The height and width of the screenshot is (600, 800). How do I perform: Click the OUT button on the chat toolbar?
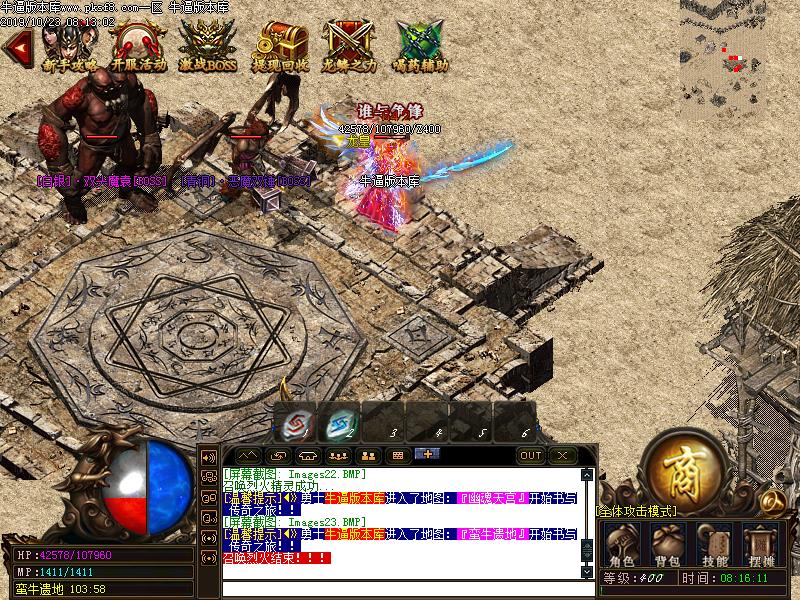click(530, 455)
